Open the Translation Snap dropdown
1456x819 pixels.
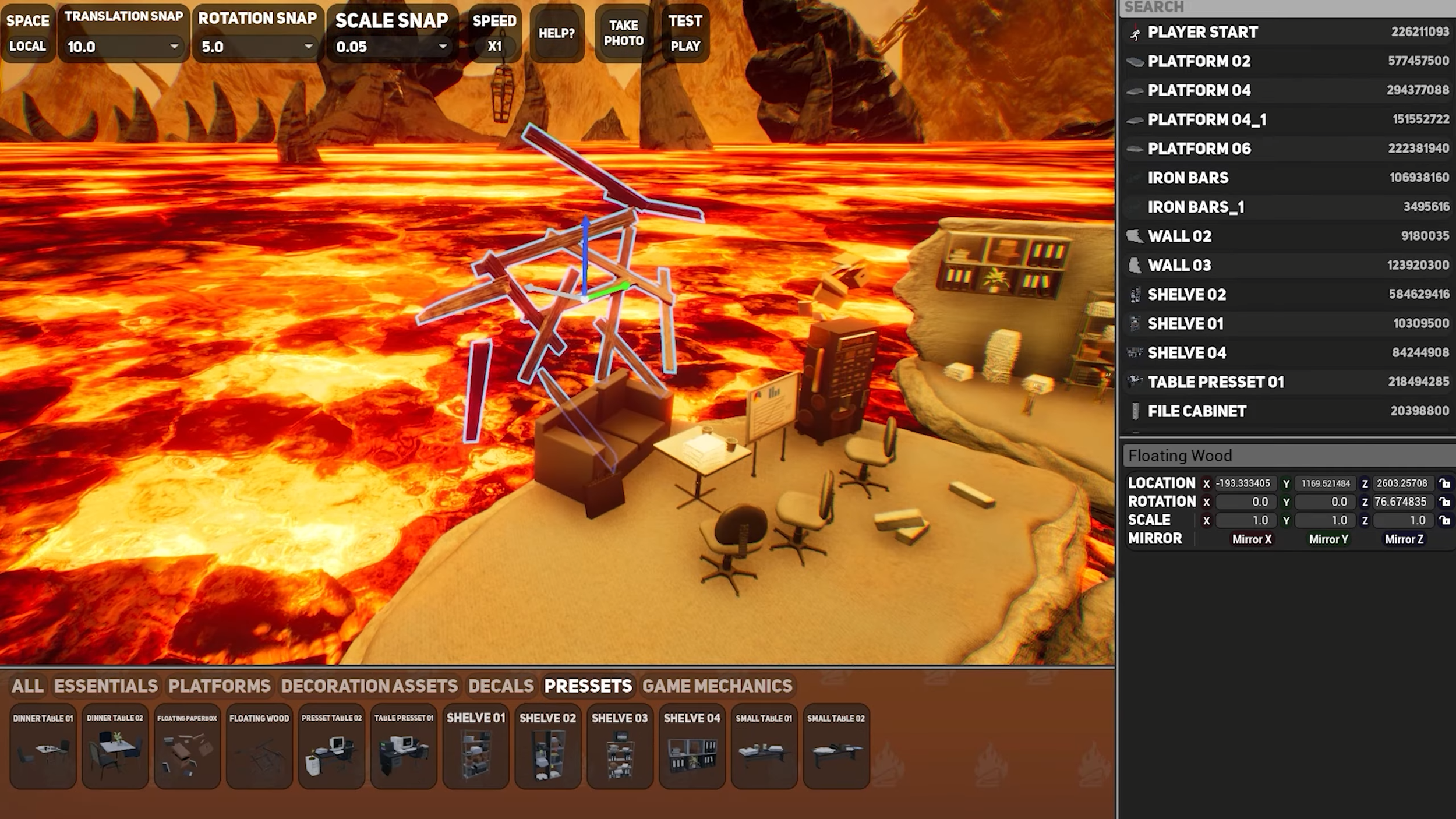[123, 47]
